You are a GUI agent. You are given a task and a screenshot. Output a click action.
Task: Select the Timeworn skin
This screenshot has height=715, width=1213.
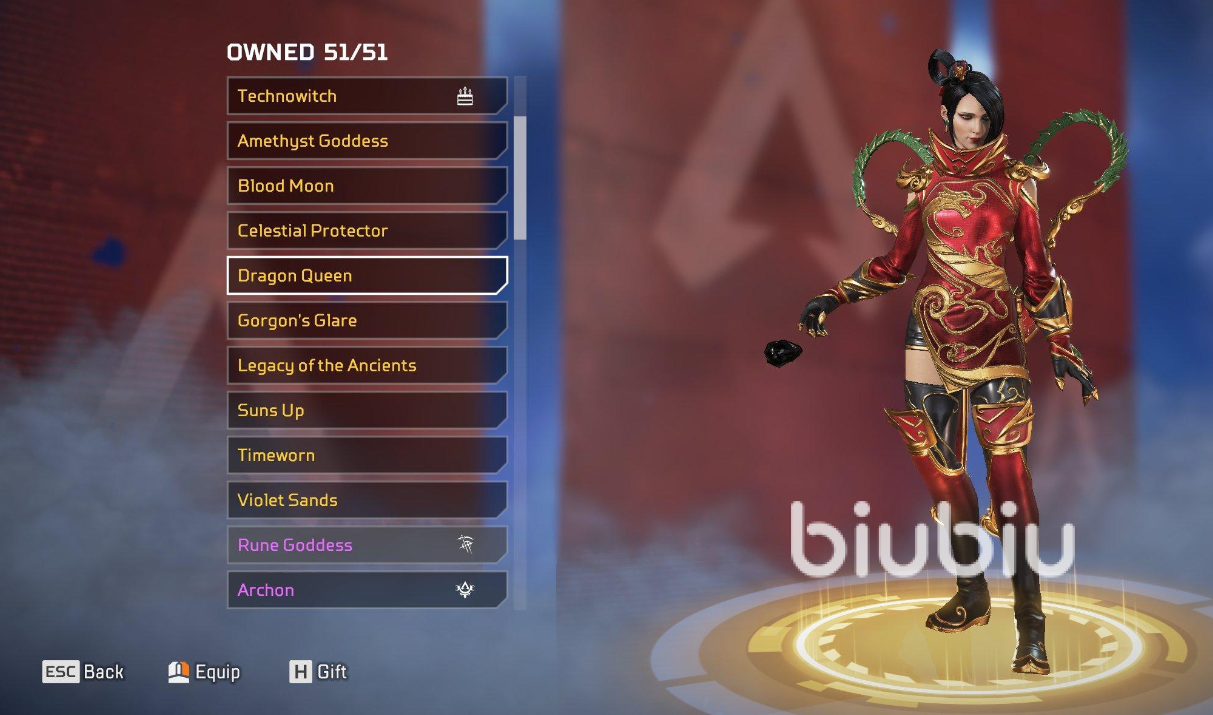(x=366, y=456)
